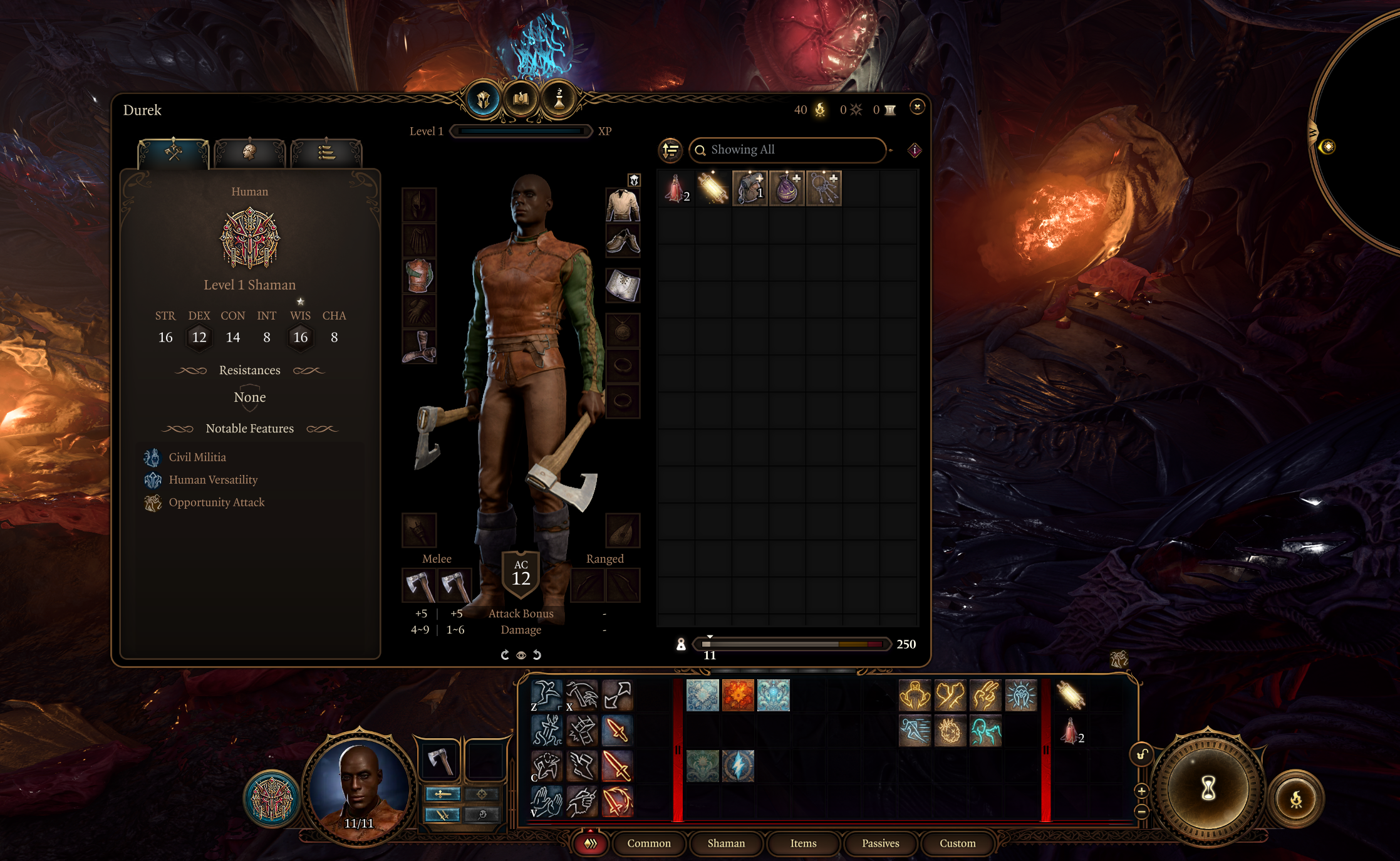Open the spellbook tab at panel top

click(521, 99)
